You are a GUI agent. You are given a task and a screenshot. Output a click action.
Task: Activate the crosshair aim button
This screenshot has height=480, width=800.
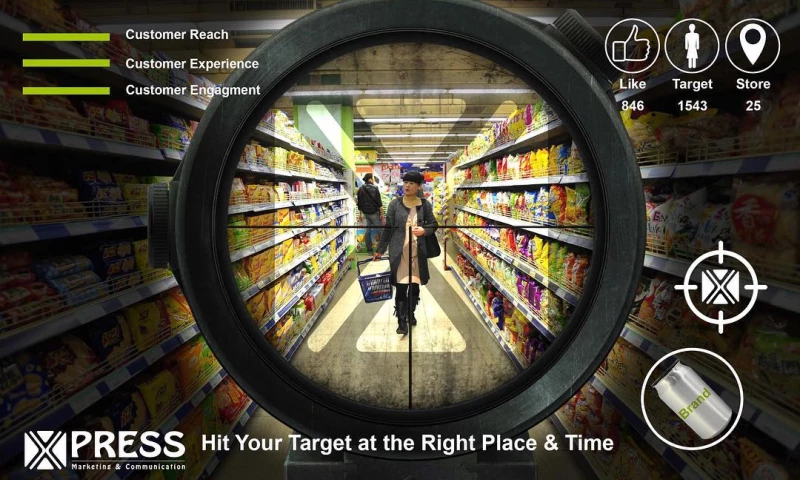(x=720, y=287)
